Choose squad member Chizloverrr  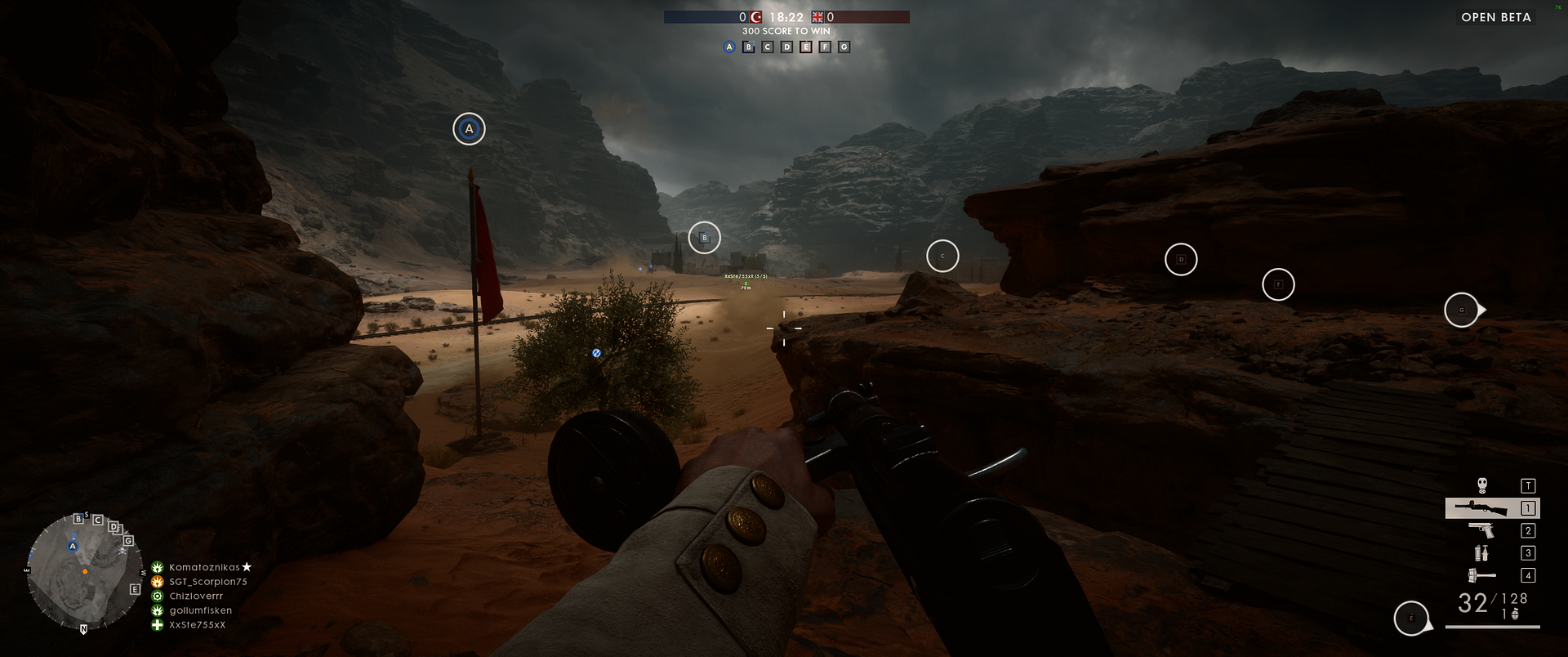click(196, 597)
